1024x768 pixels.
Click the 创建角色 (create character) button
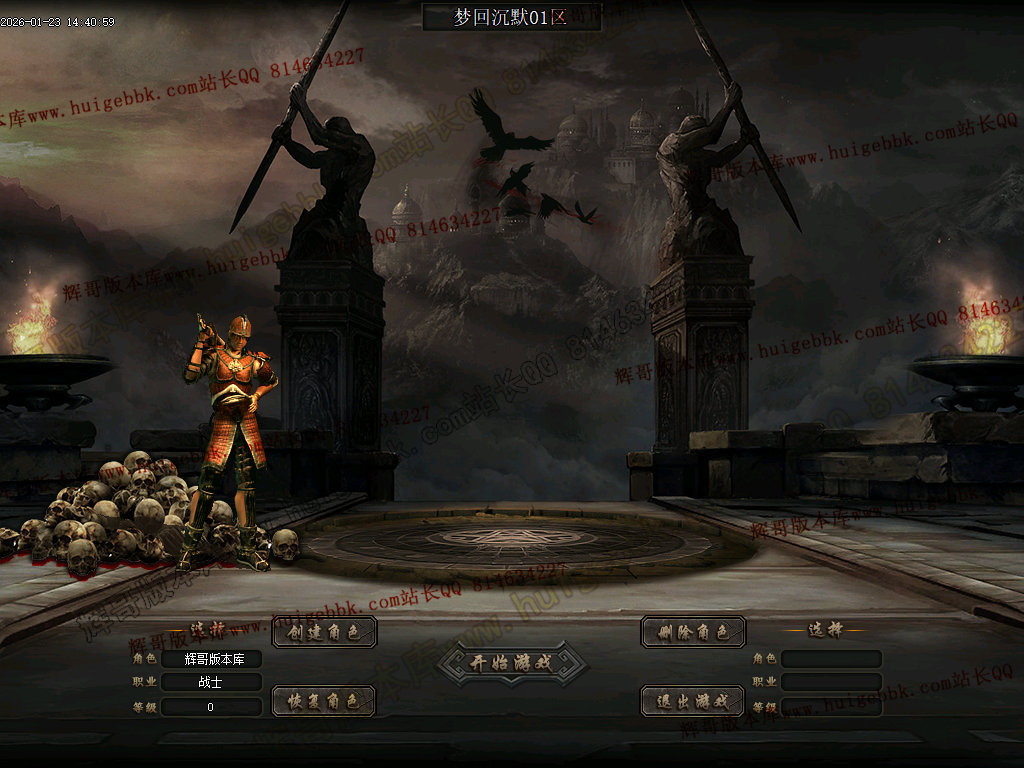324,632
